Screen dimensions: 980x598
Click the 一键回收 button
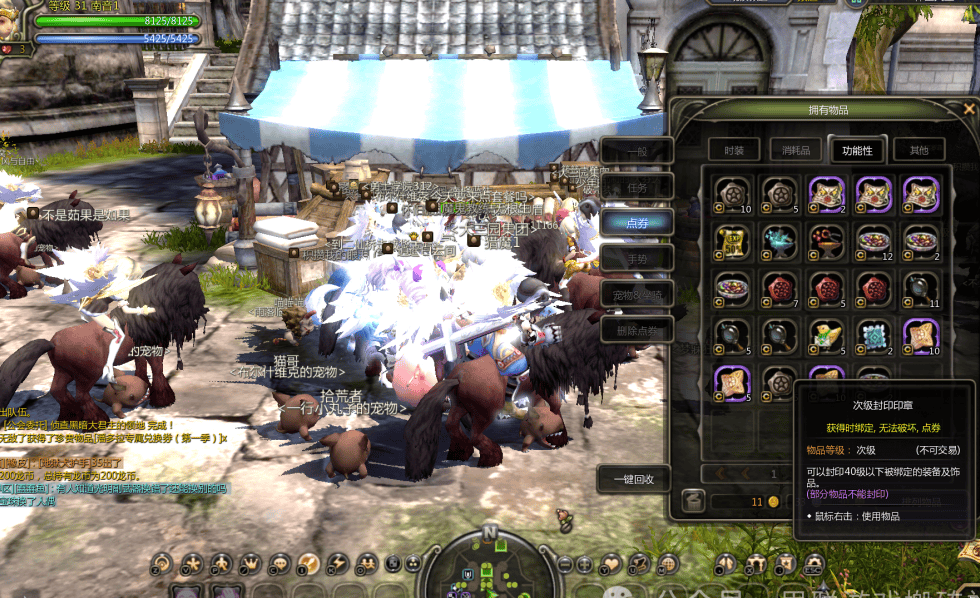(632, 479)
